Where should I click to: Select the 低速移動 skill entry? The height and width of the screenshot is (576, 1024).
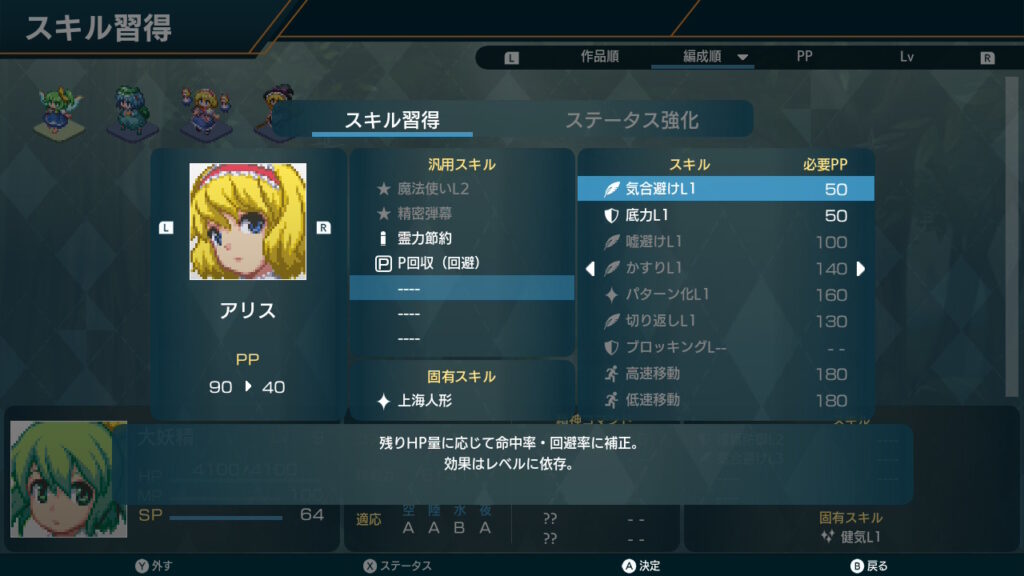coord(725,400)
